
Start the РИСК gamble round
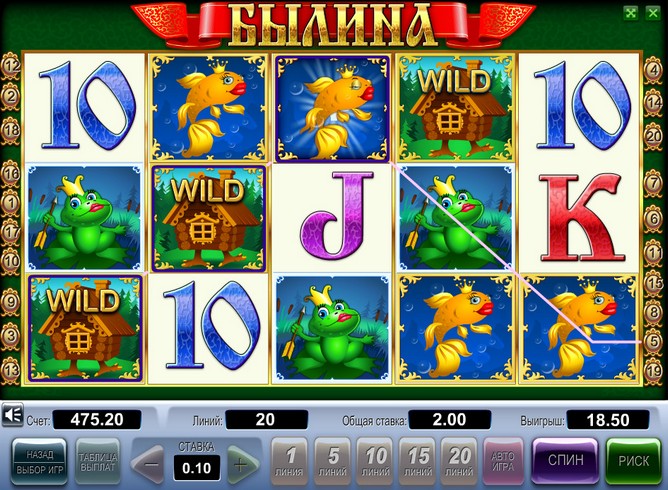click(632, 461)
